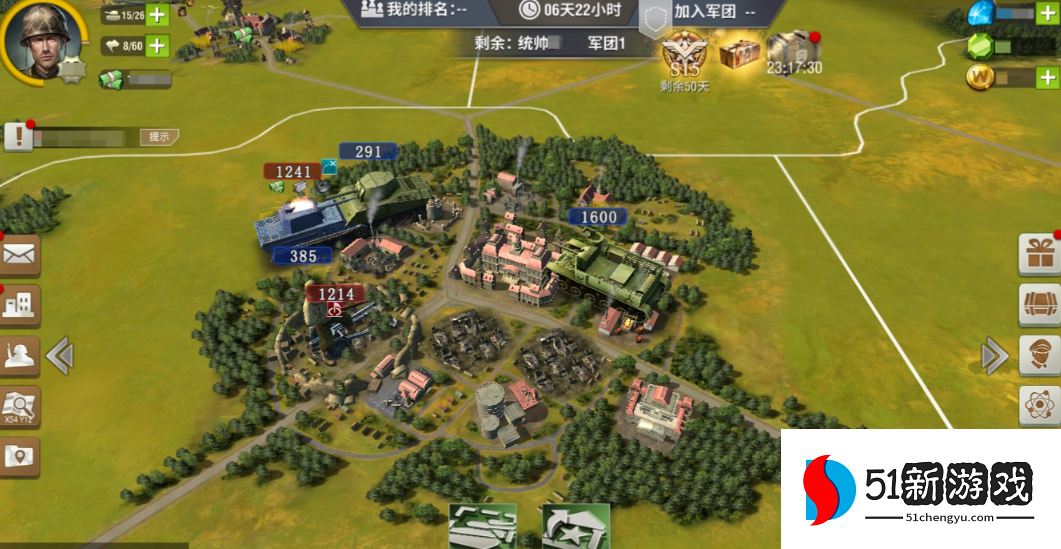This screenshot has width=1061, height=549.
Task: Open the soldier silhouette panel on the left
Action: 19,354
